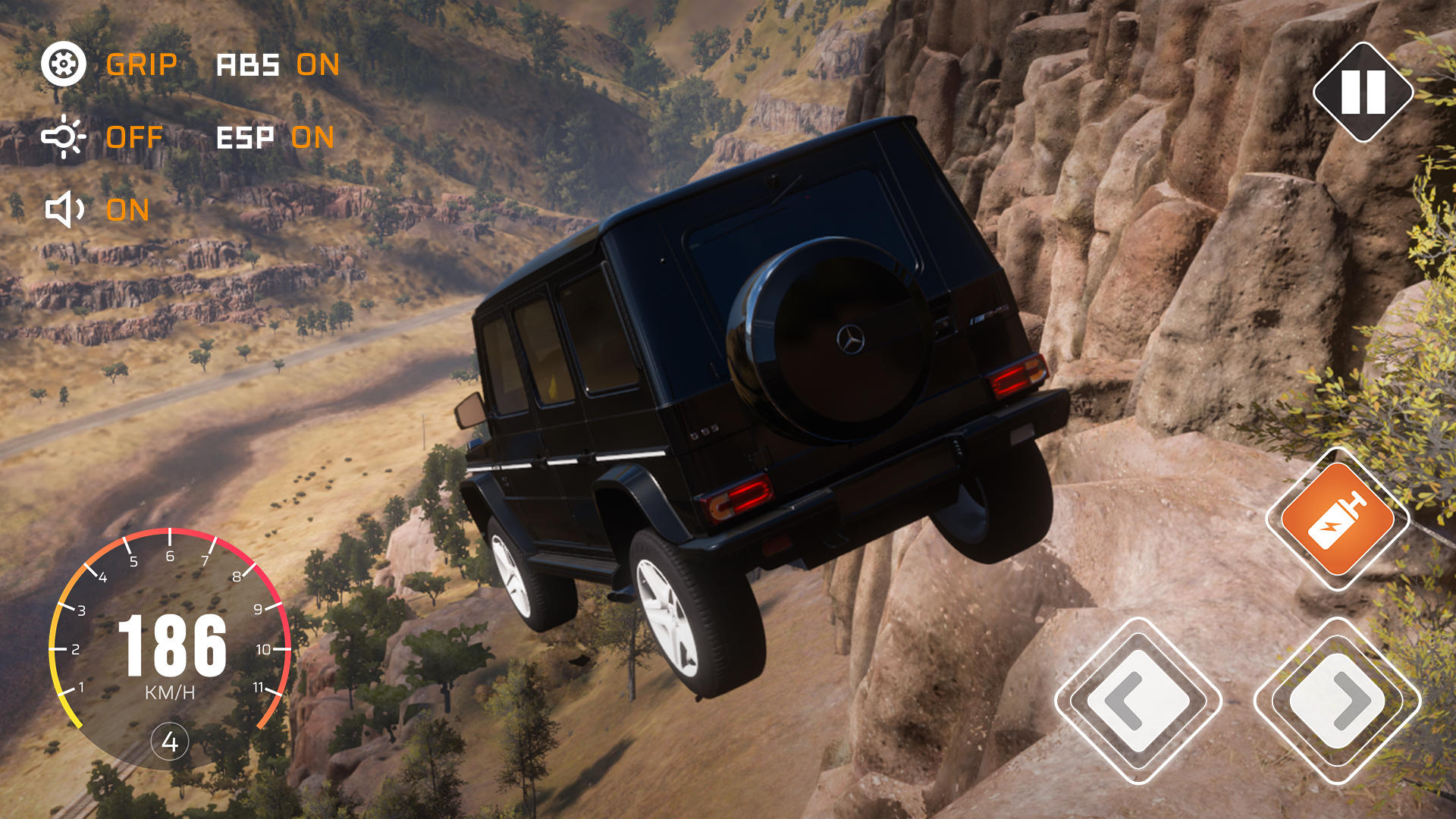Tap the speaker volume icon
The height and width of the screenshot is (819, 1456).
click(62, 206)
